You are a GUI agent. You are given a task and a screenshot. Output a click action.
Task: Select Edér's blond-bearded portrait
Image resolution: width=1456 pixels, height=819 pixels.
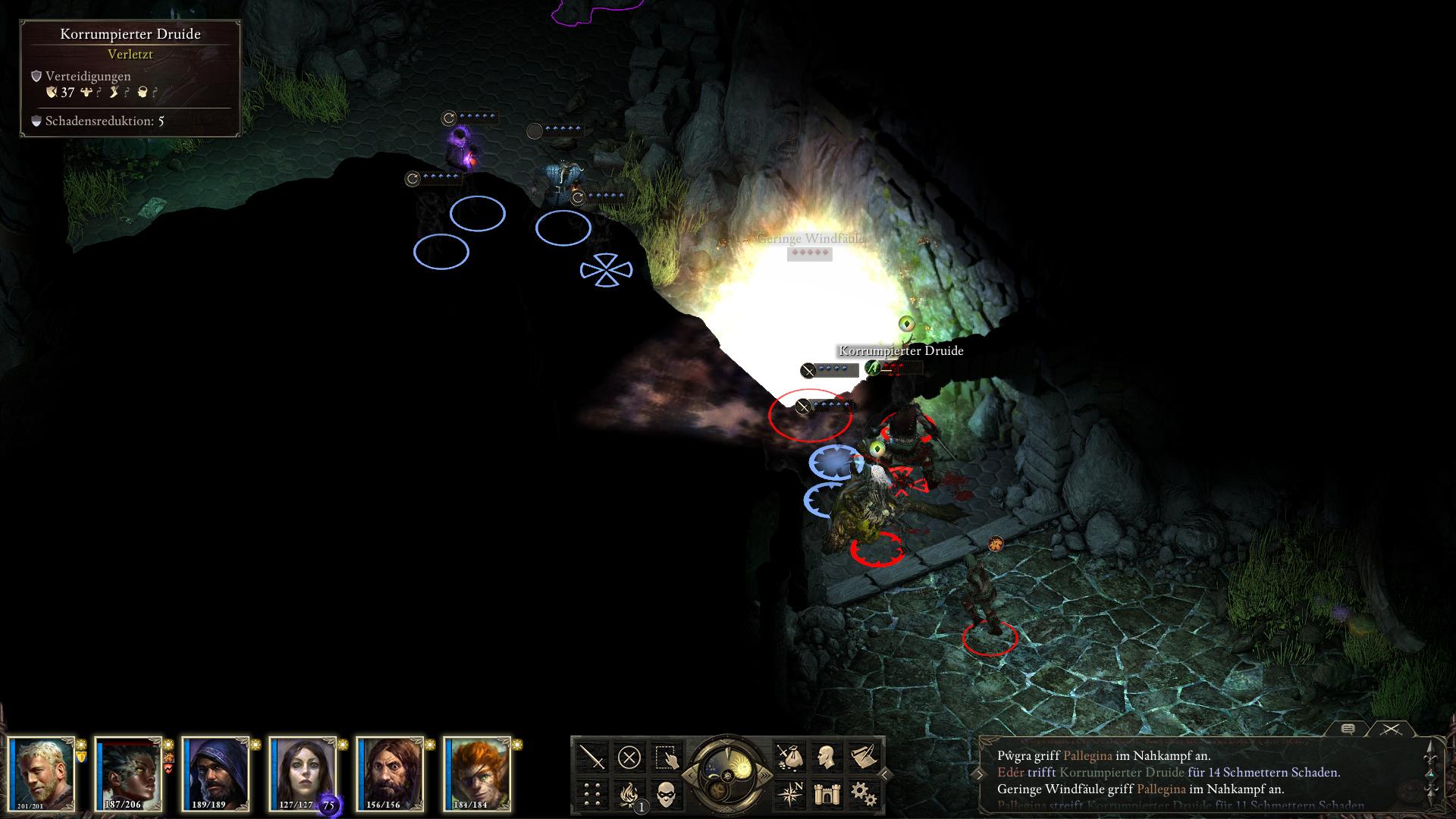coord(42,773)
